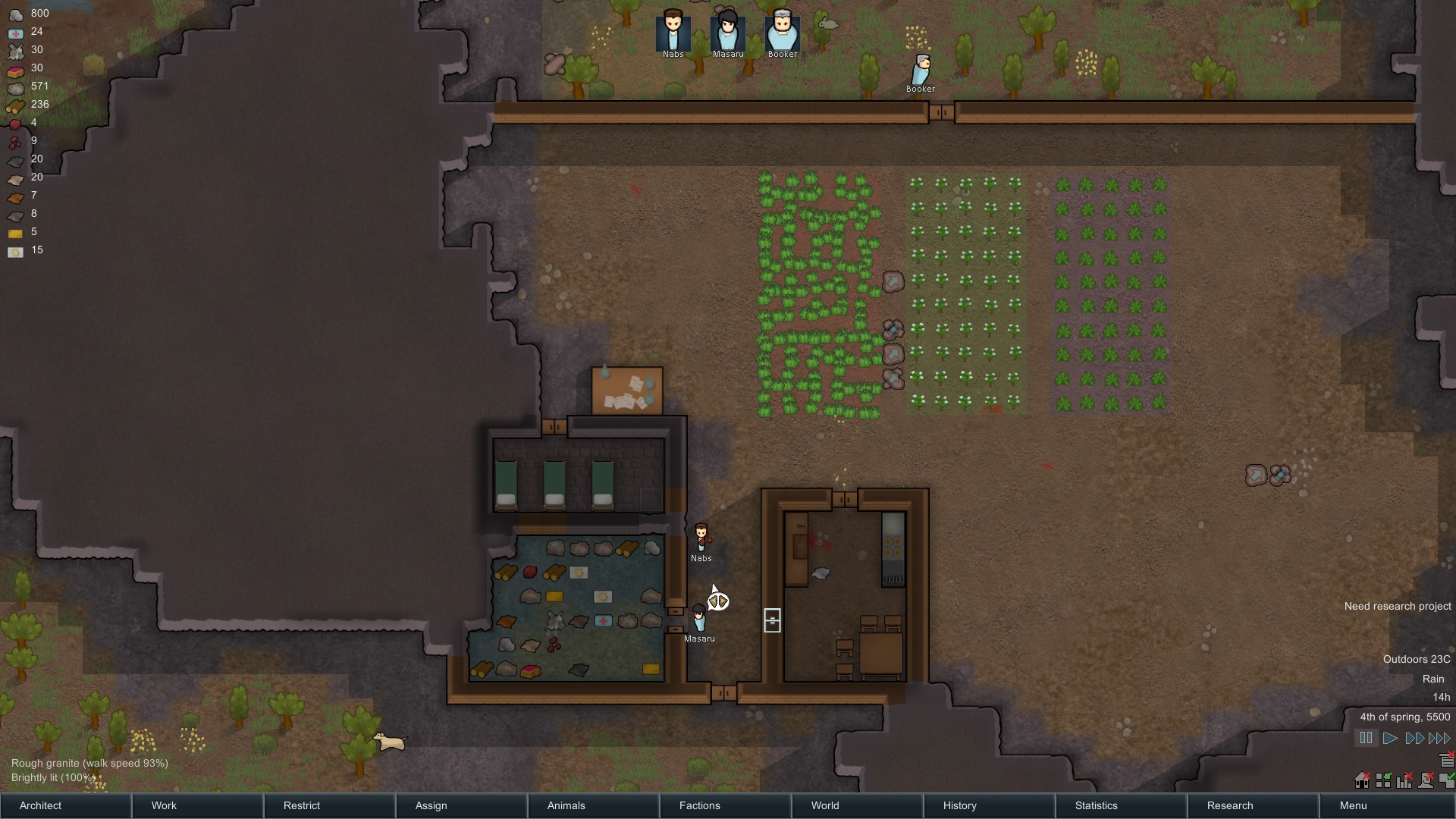Select colonist Booker portrait
The width and height of the screenshot is (1456, 819).
click(x=783, y=32)
